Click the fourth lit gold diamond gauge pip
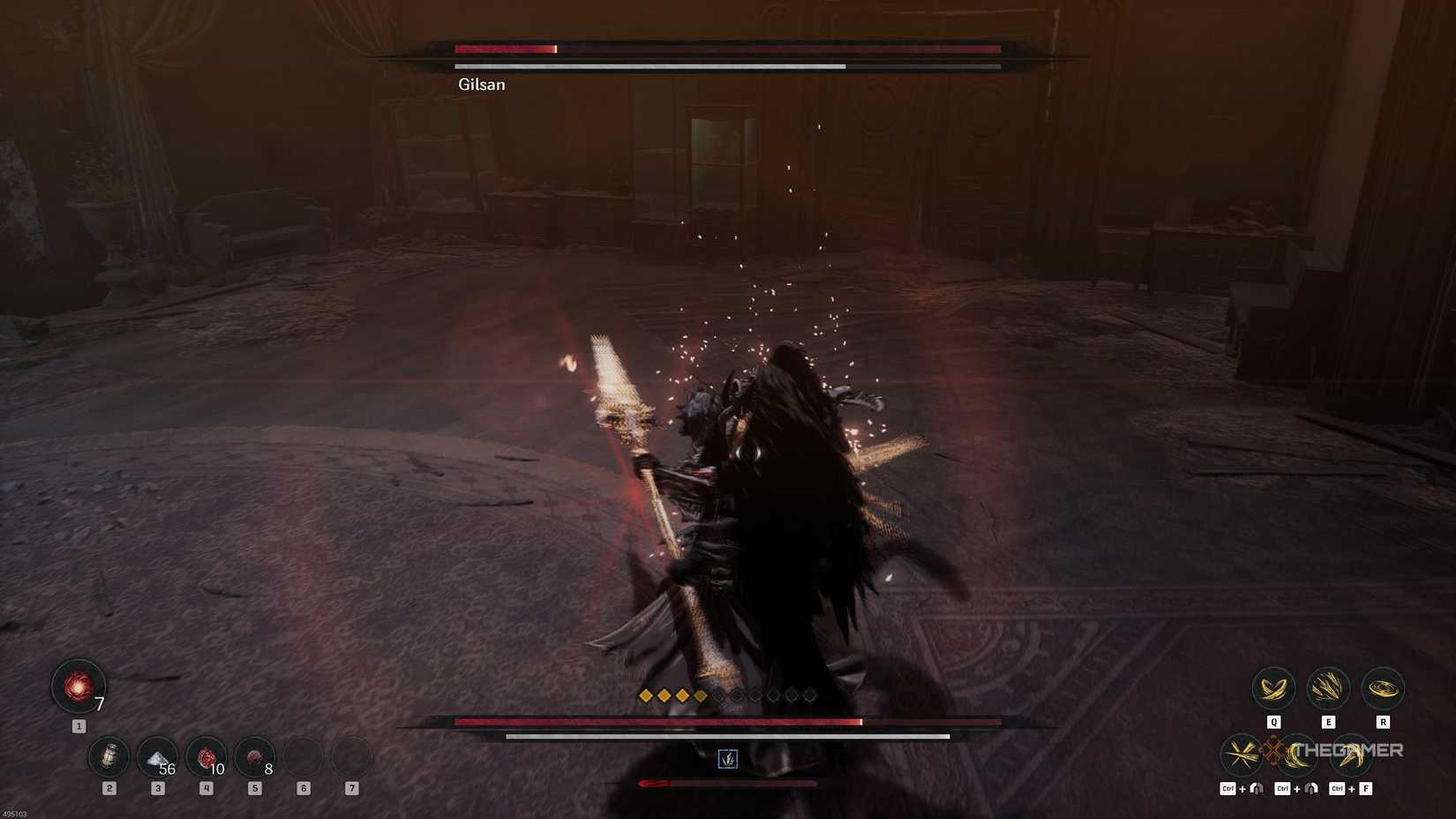The image size is (1456, 819). click(700, 695)
